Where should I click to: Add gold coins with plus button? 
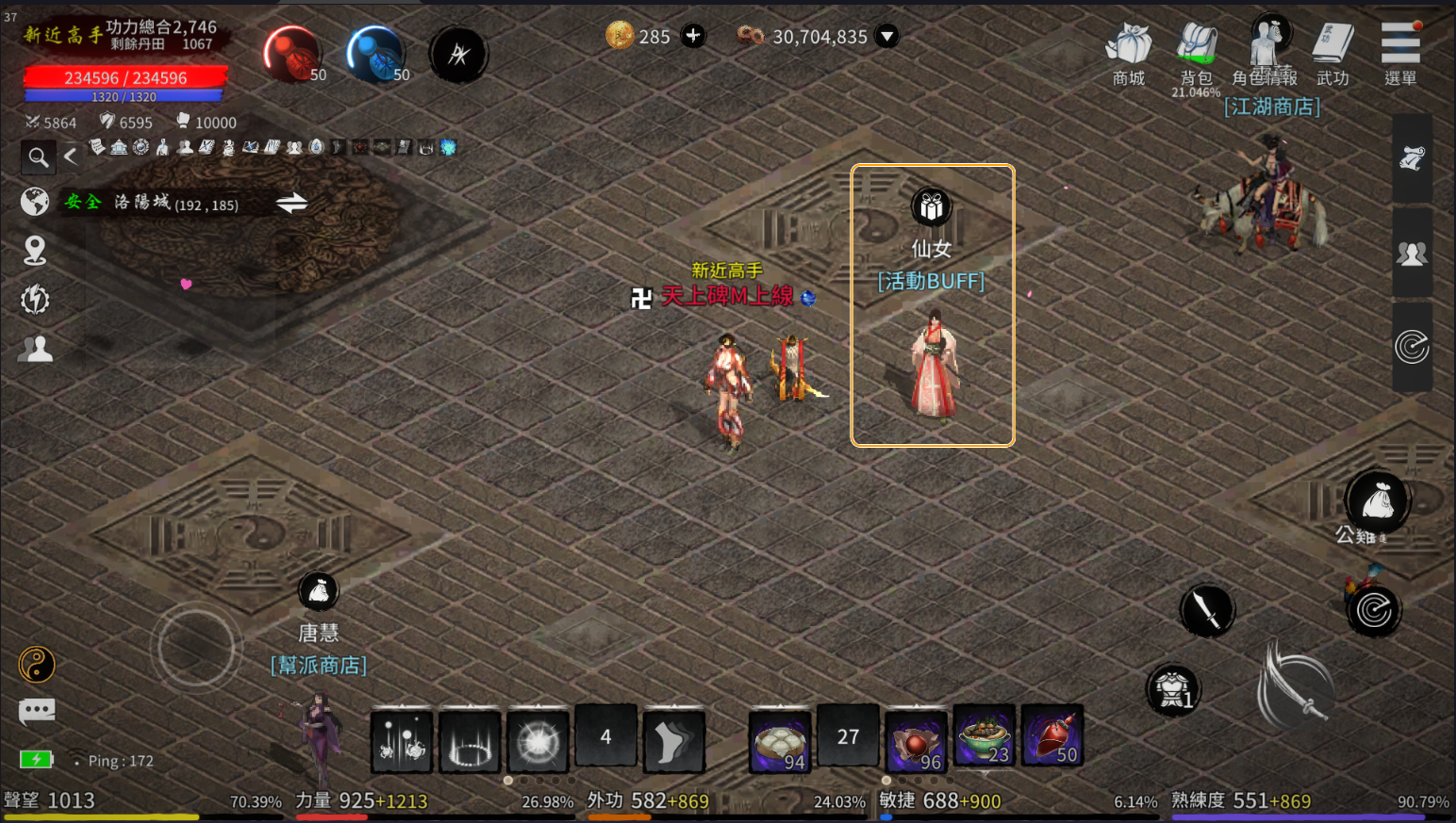(693, 36)
